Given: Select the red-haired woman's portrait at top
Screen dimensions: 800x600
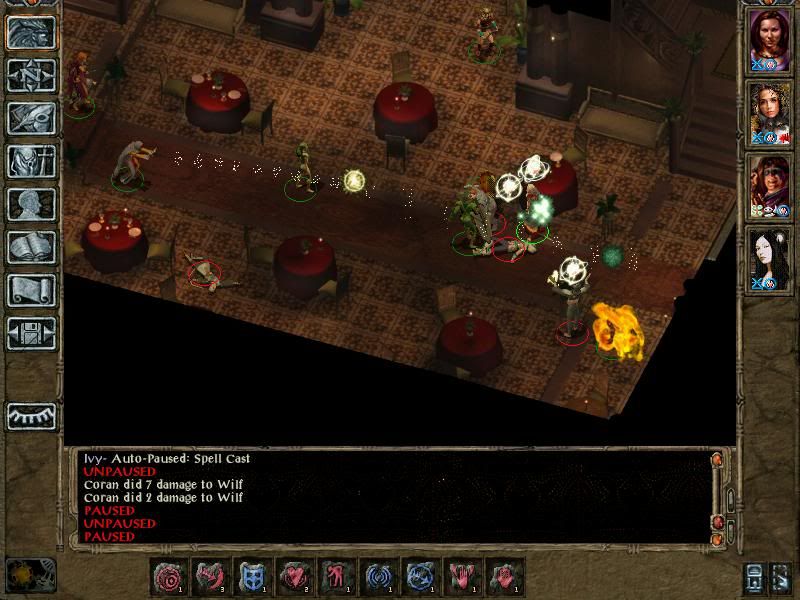Looking at the screenshot, I should tap(770, 40).
